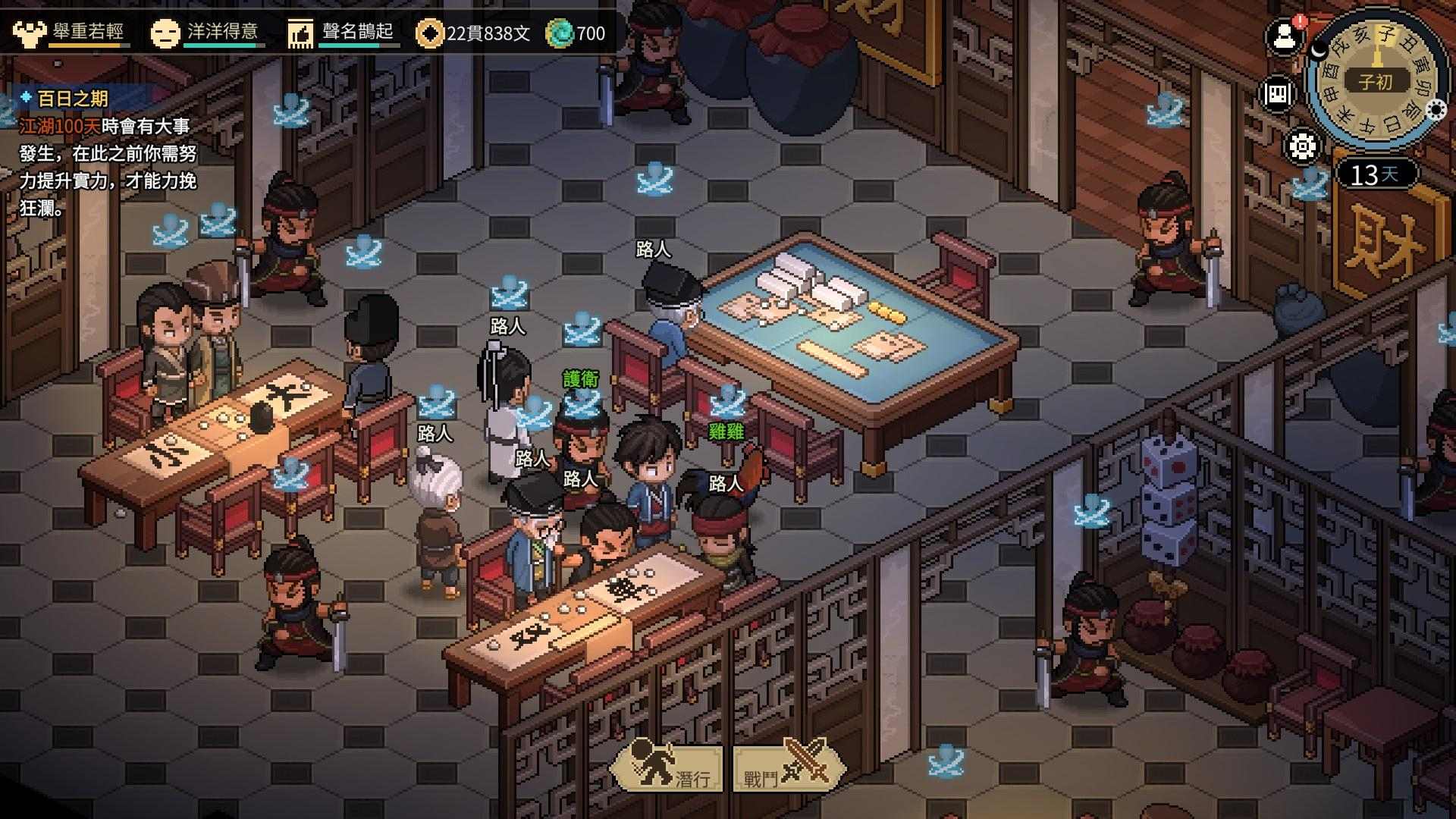Toggle the 潛行 stealth mode button
The width and height of the screenshot is (1456, 819).
click(x=668, y=767)
